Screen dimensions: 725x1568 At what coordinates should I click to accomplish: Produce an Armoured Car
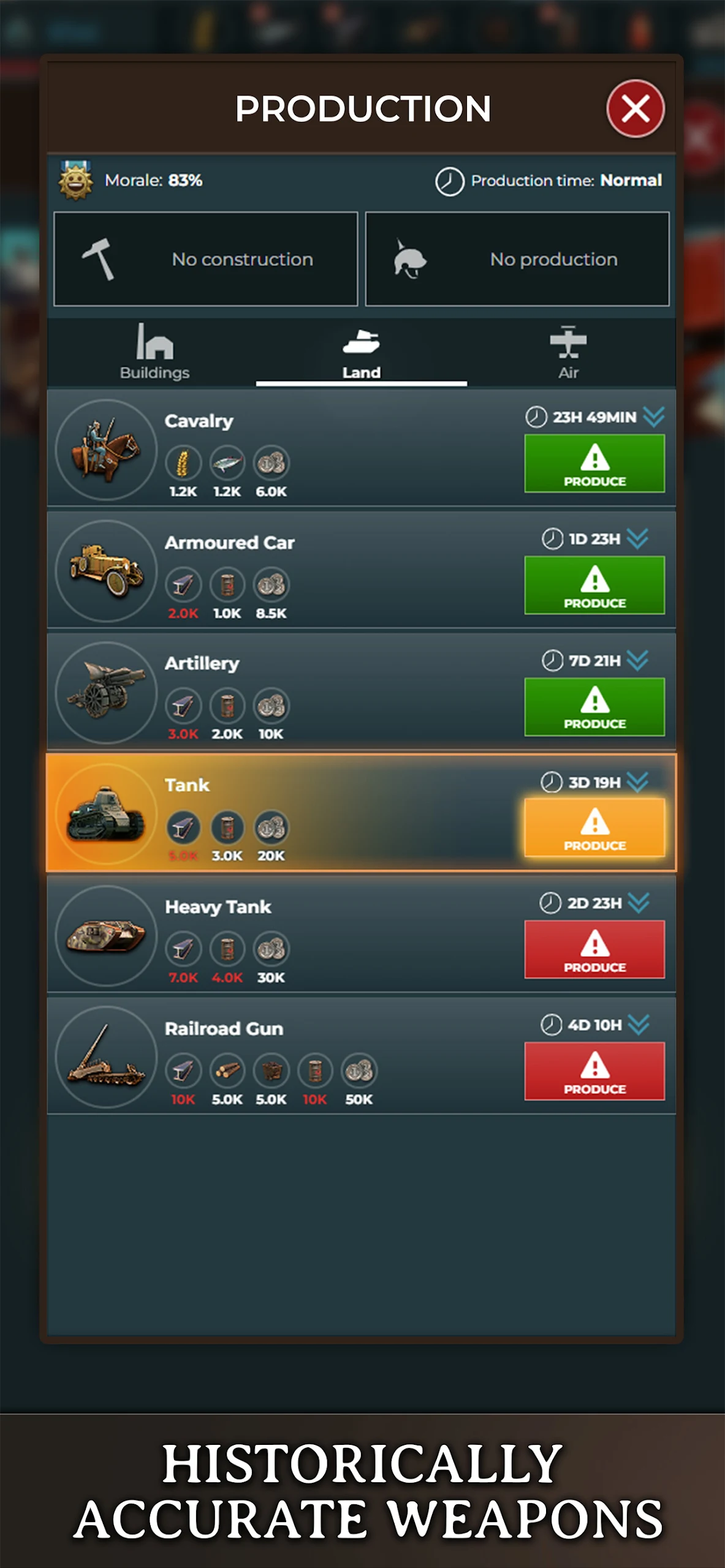click(594, 585)
